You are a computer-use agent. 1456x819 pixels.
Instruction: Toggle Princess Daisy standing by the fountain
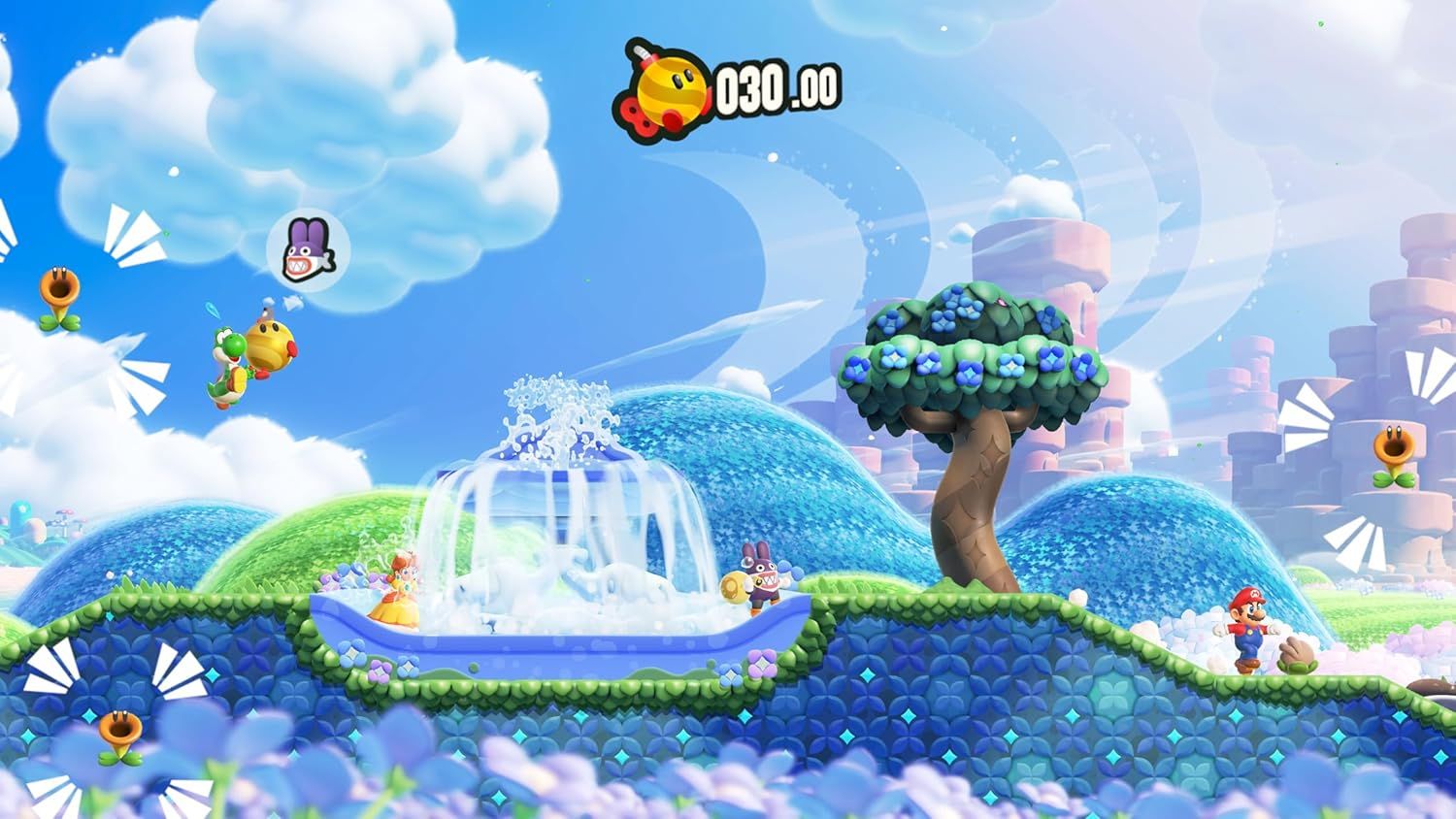(x=398, y=597)
